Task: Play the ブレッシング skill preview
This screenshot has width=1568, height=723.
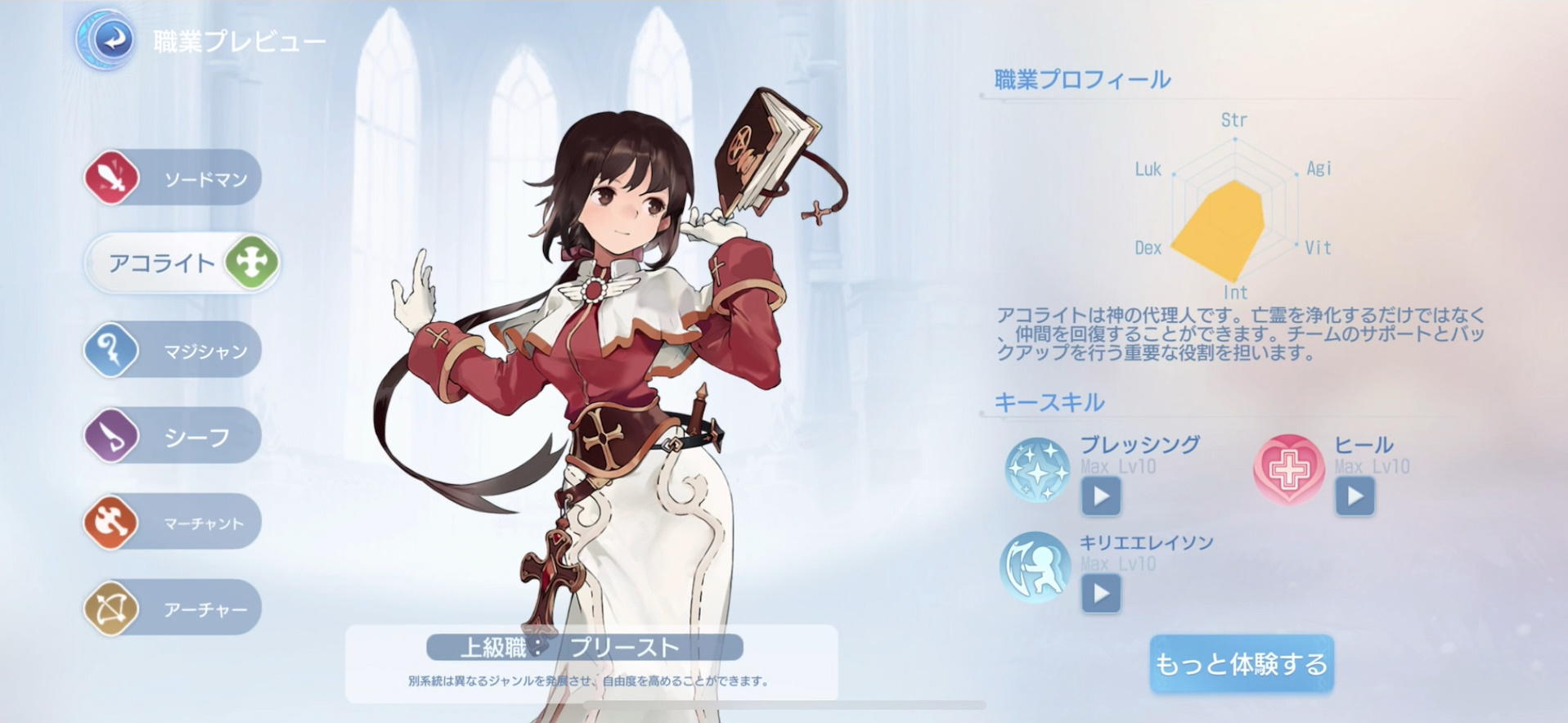Action: (1101, 496)
